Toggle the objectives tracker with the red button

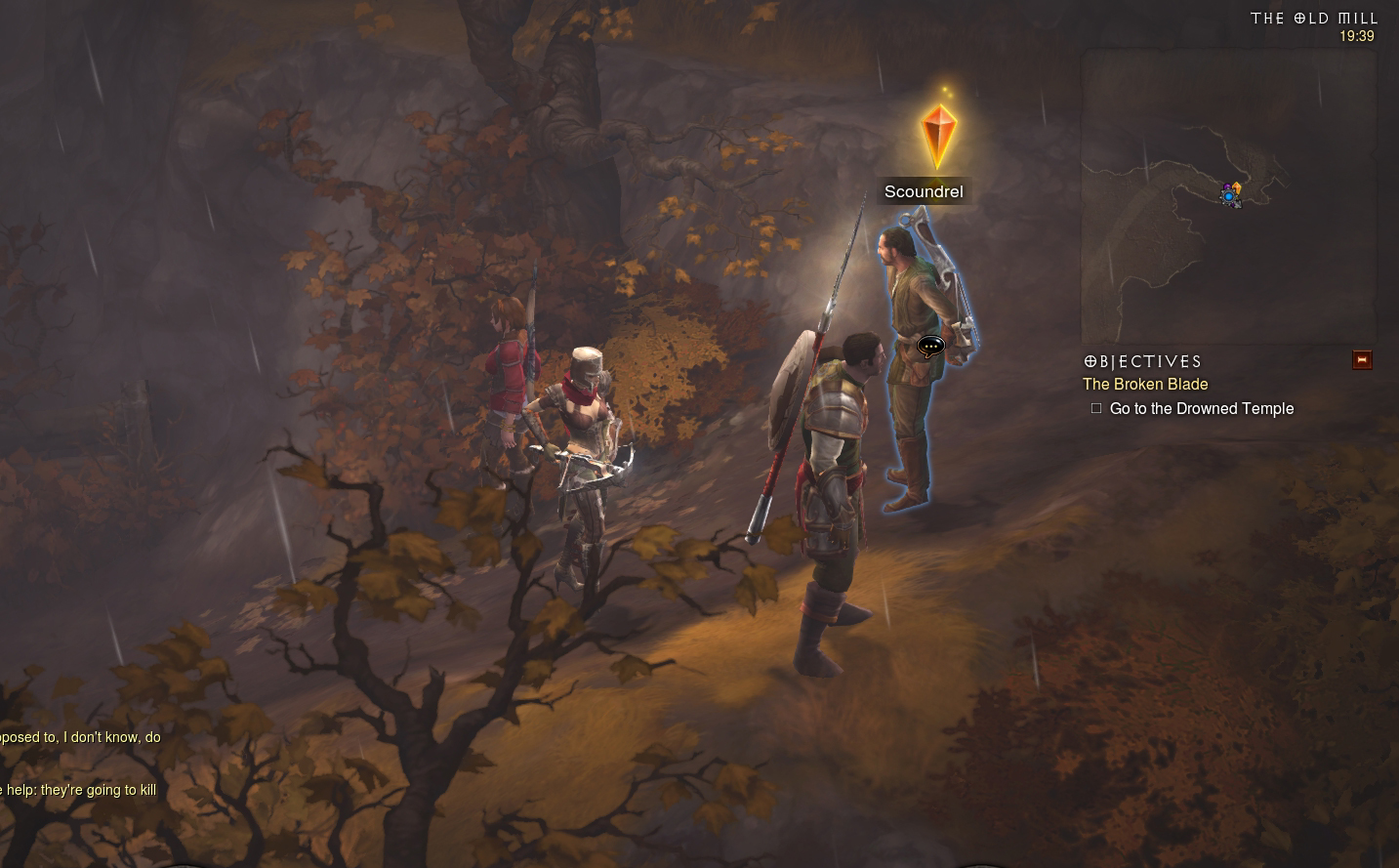[x=1362, y=360]
